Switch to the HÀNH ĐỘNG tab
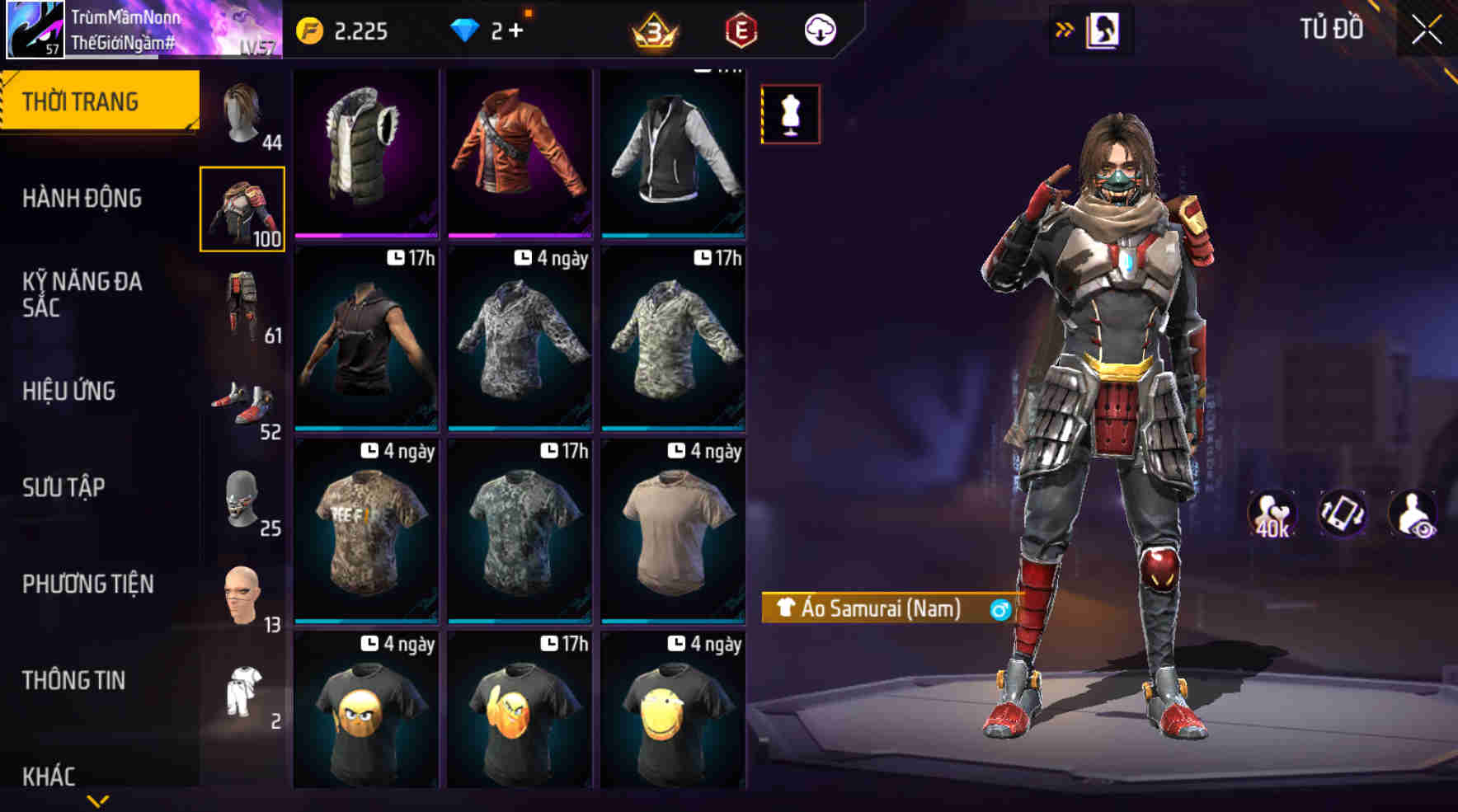 [81, 198]
